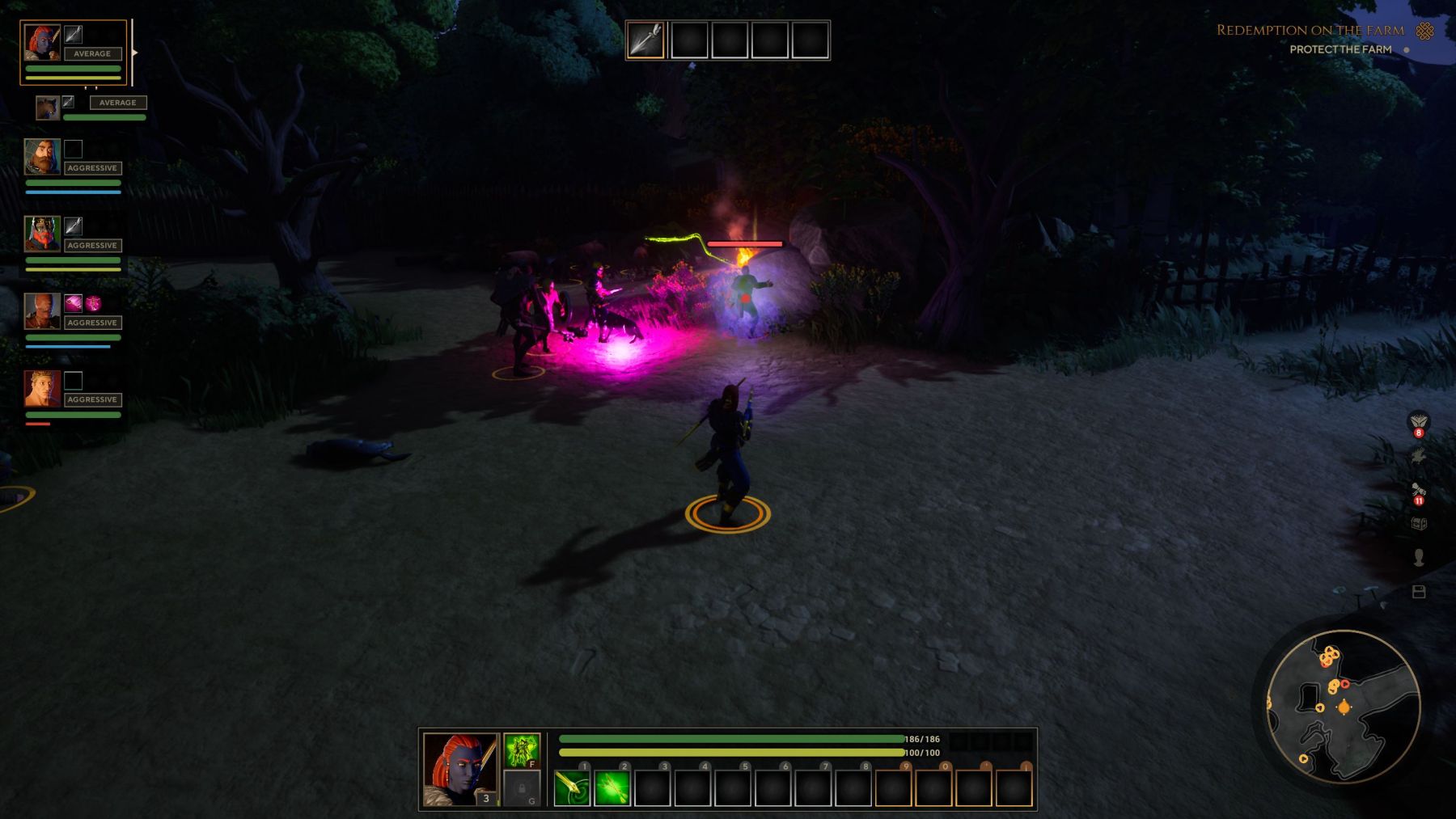Click the green health bar showing 186/186
Image resolution: width=1456 pixels, height=819 pixels.
coord(728,738)
